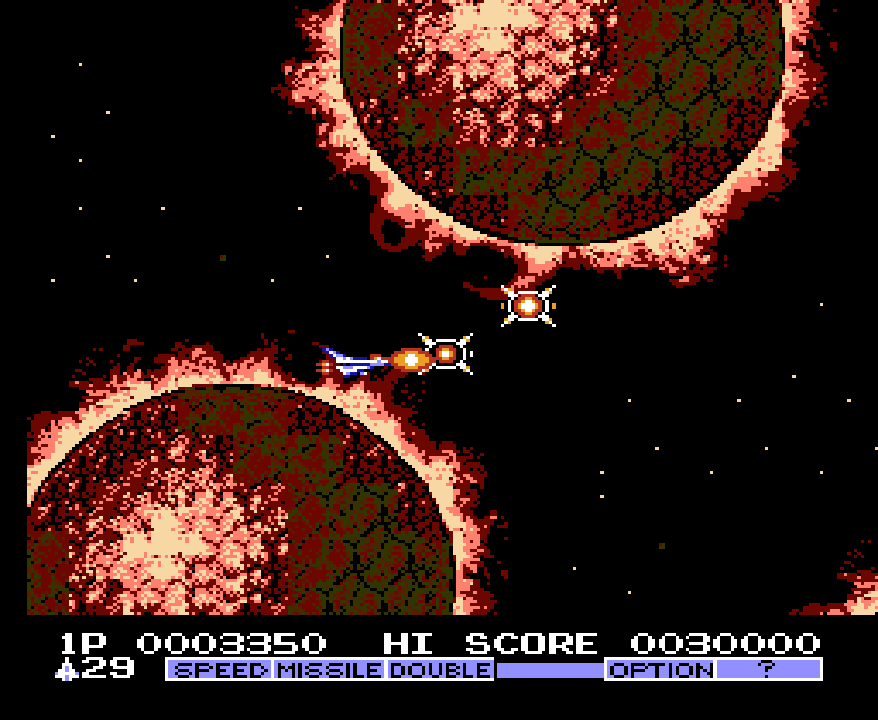This screenshot has height=720, width=878.
Task: Select the SPEED power-up slot
Action: tap(220, 669)
